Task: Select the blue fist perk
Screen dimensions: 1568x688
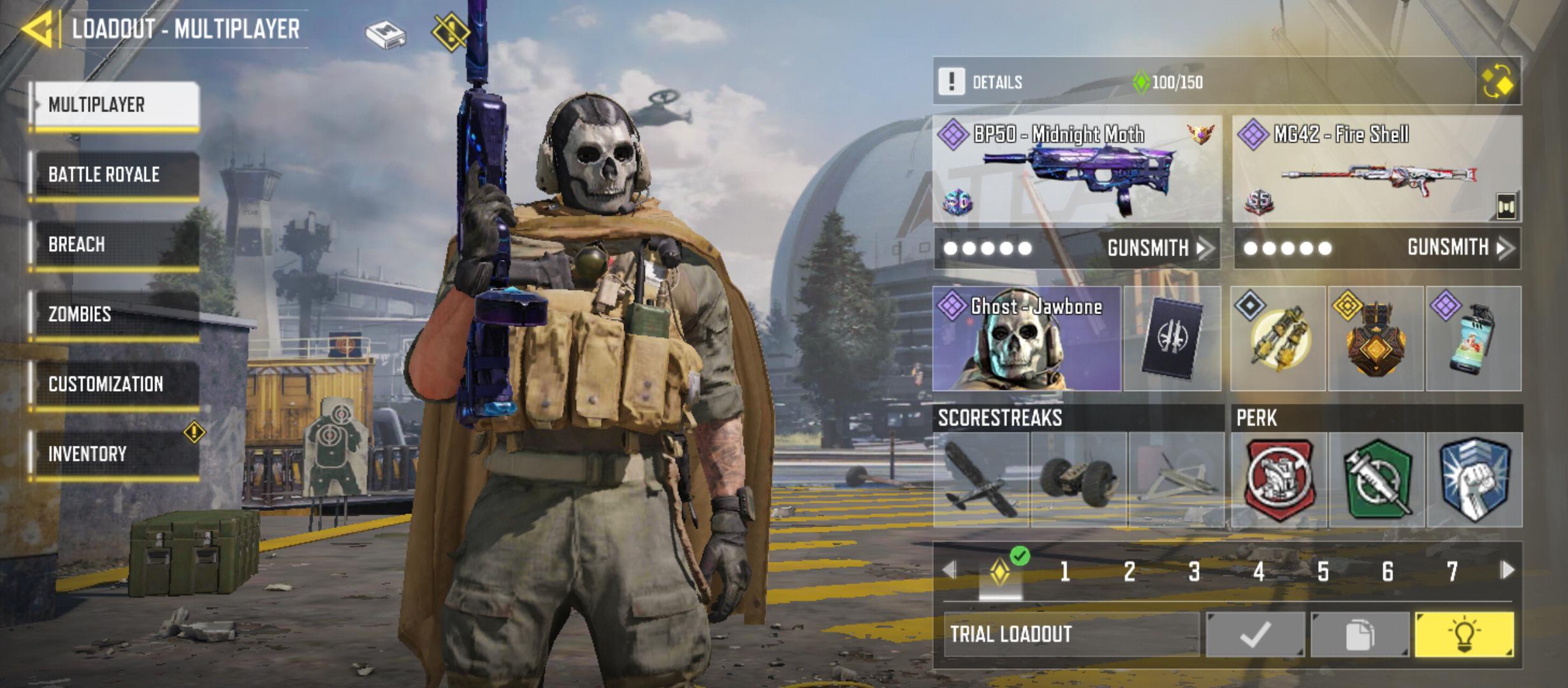Action: click(1475, 480)
